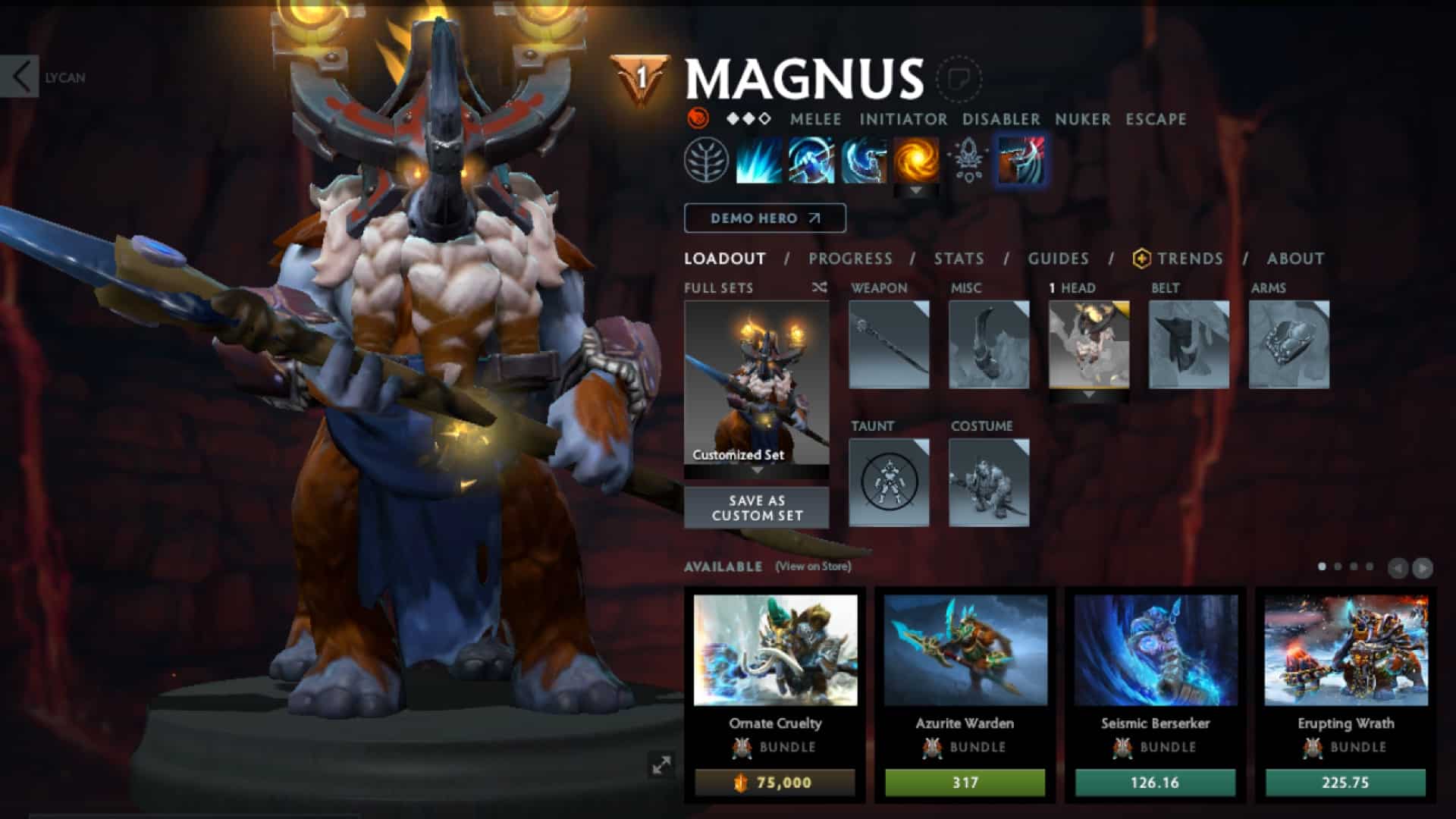Click the Skewer ability icon

point(864,159)
